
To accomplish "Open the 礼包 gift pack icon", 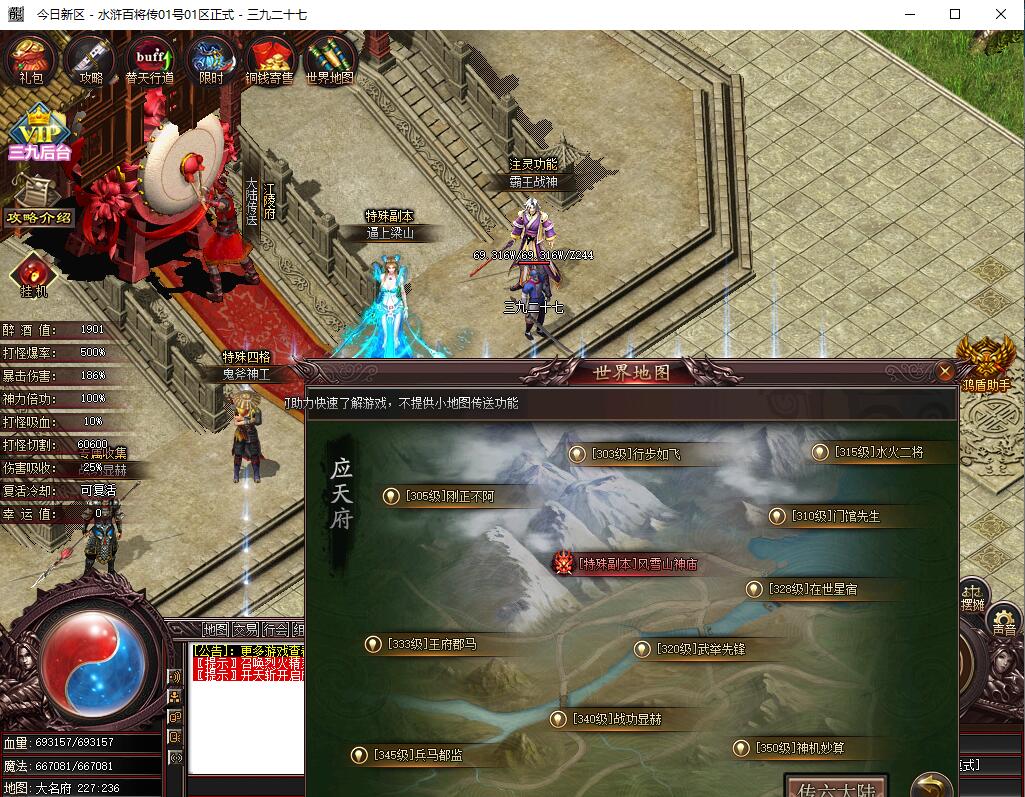I will click(x=31, y=59).
